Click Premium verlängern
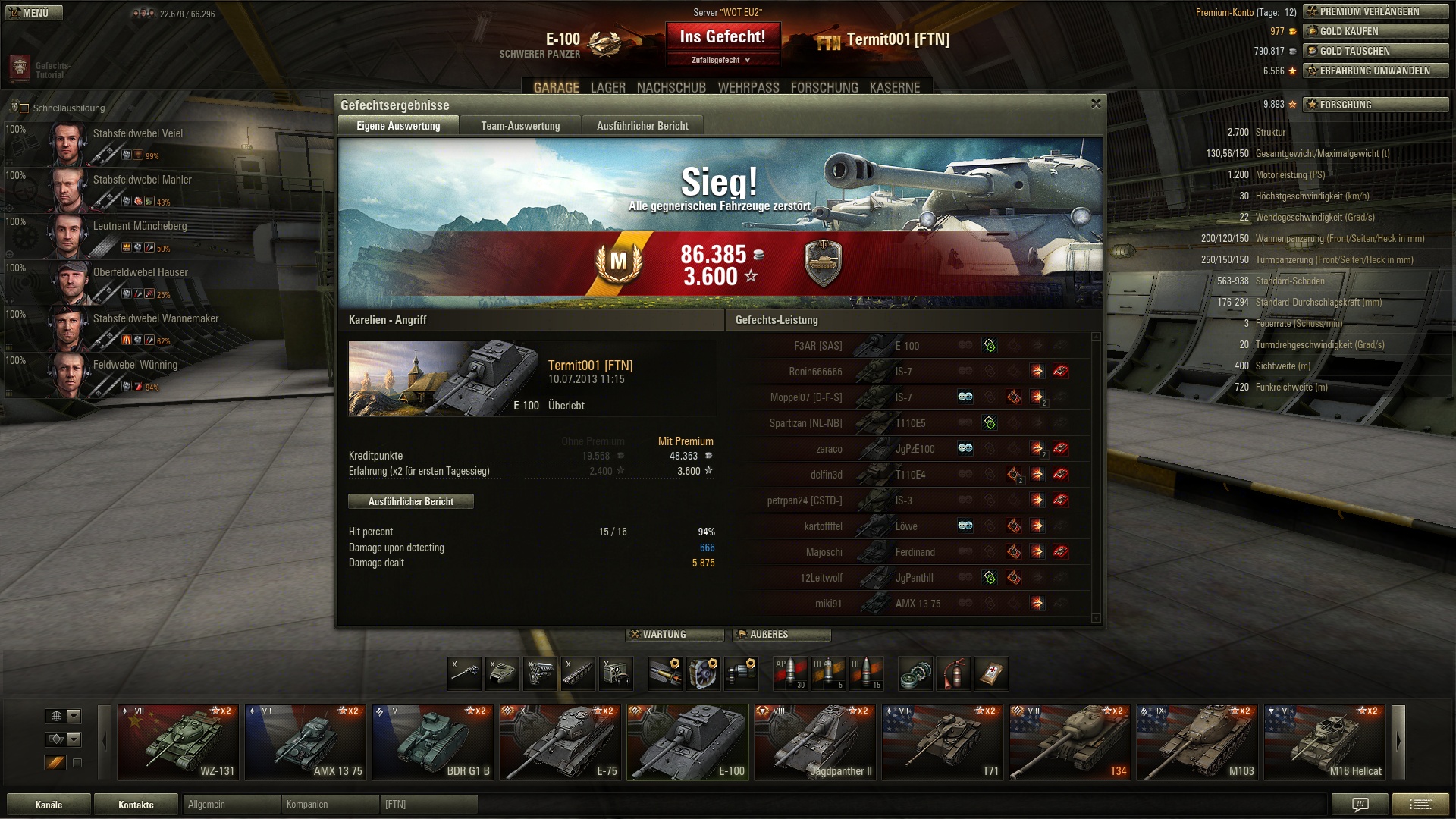 1376,11
